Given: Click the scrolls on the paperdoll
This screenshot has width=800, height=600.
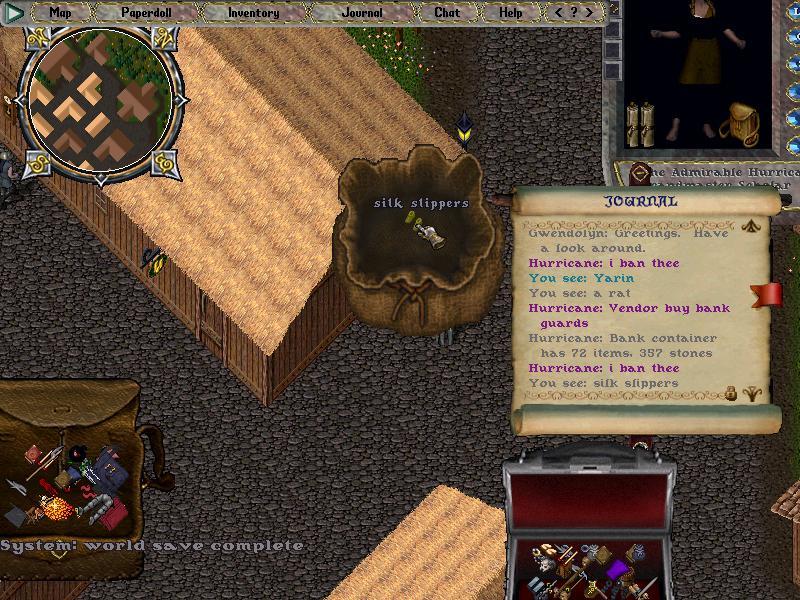Looking at the screenshot, I should [x=638, y=124].
